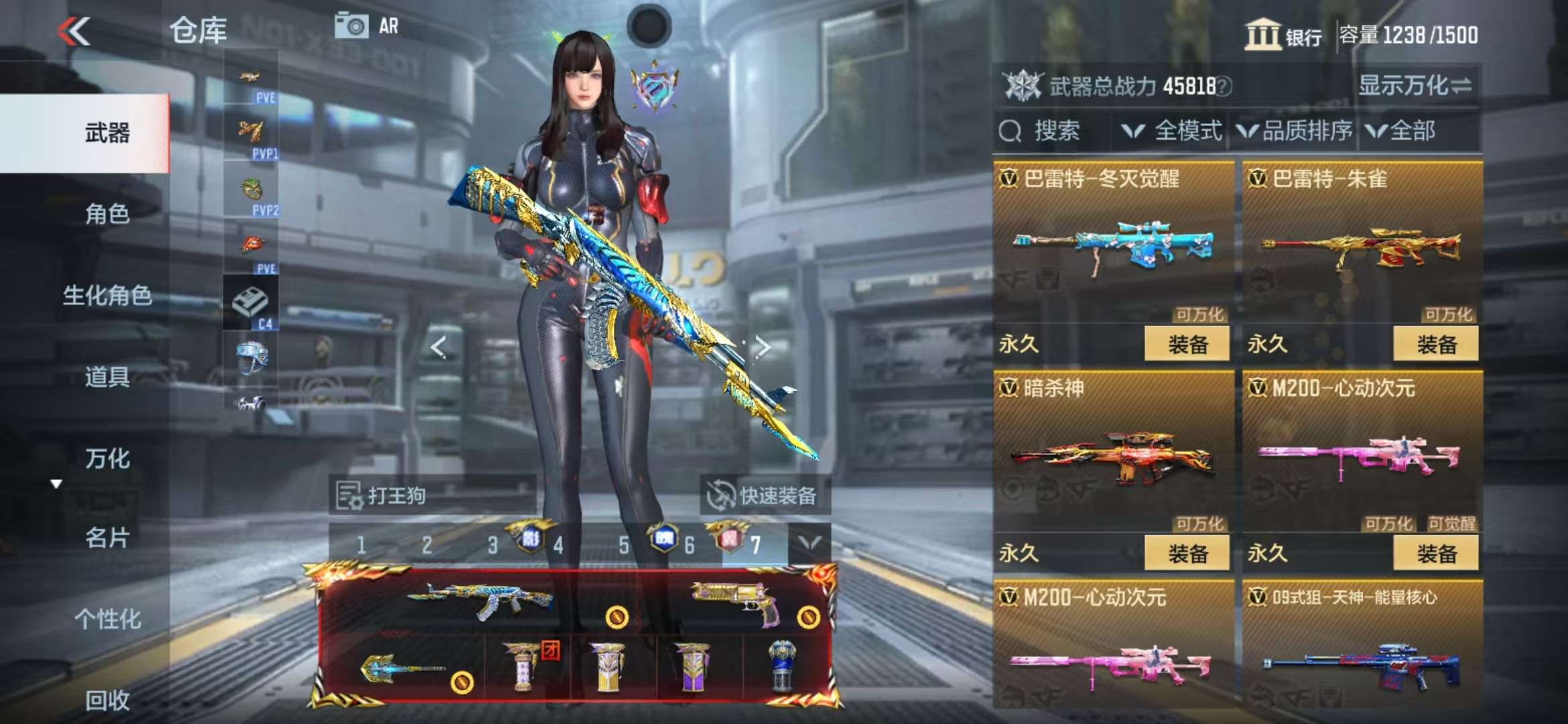Open the 名片 name card tab
Viewport: 1568px width, 724px height.
coord(107,538)
